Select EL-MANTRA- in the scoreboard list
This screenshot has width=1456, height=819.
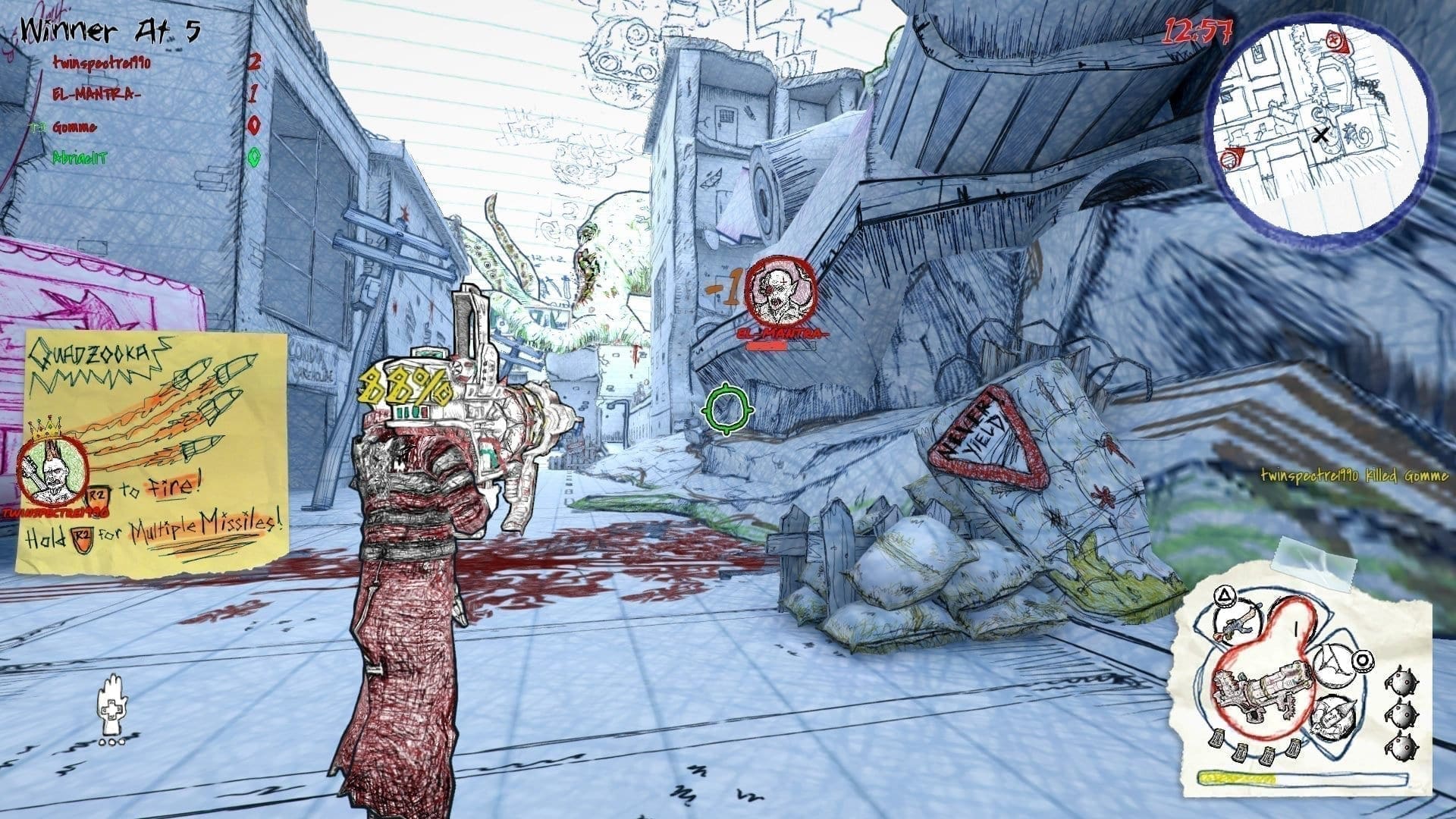pyautogui.click(x=96, y=95)
